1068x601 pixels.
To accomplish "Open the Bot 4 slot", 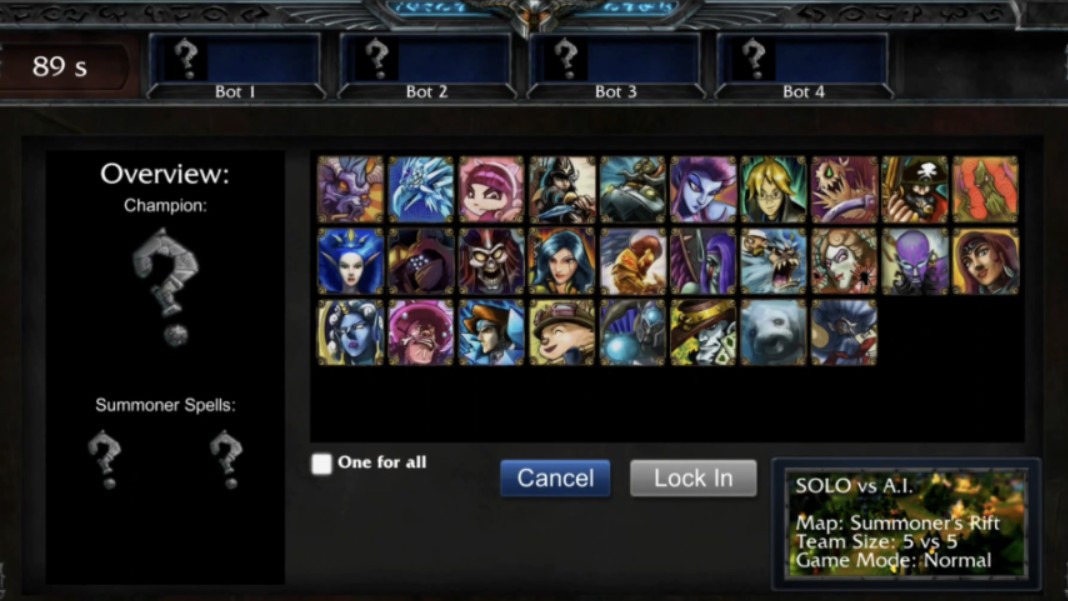I will click(x=804, y=66).
